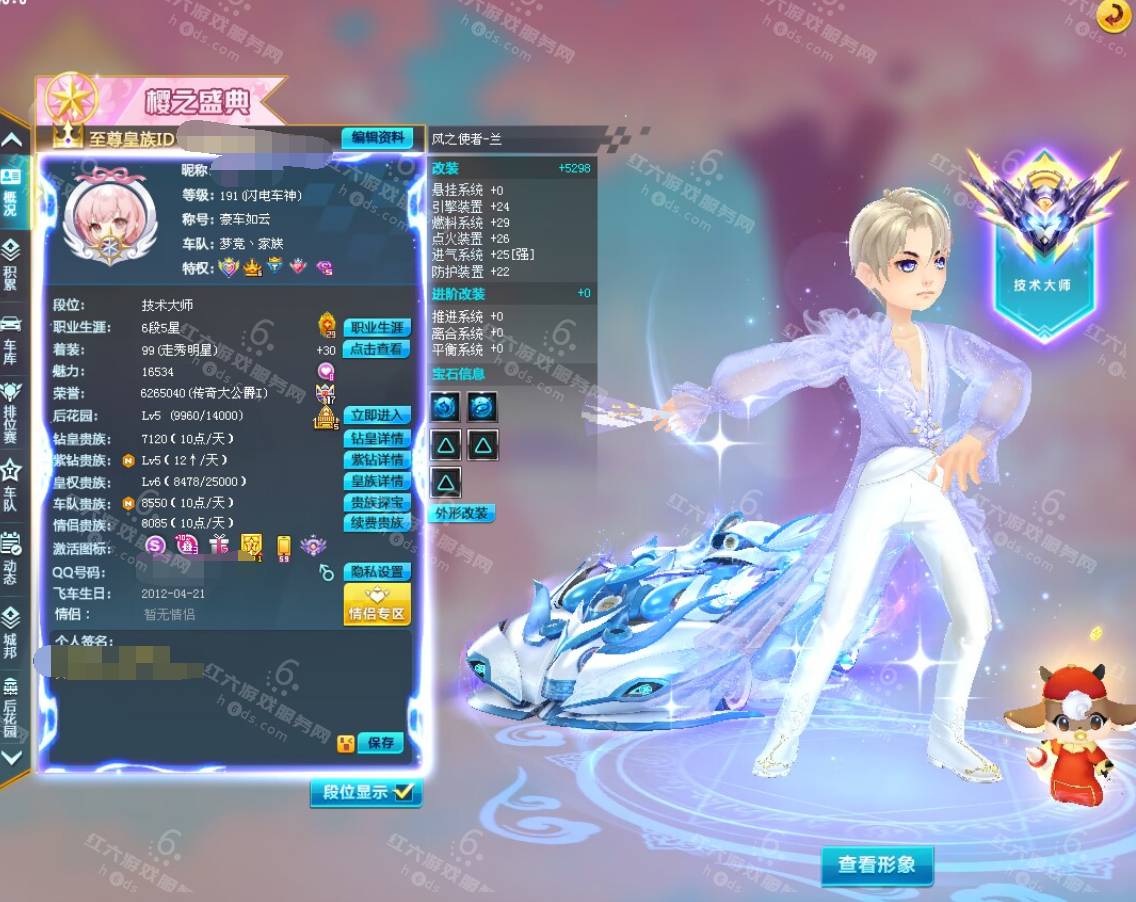
Task: Click the 查看形象 view avatar button
Action: [x=876, y=865]
